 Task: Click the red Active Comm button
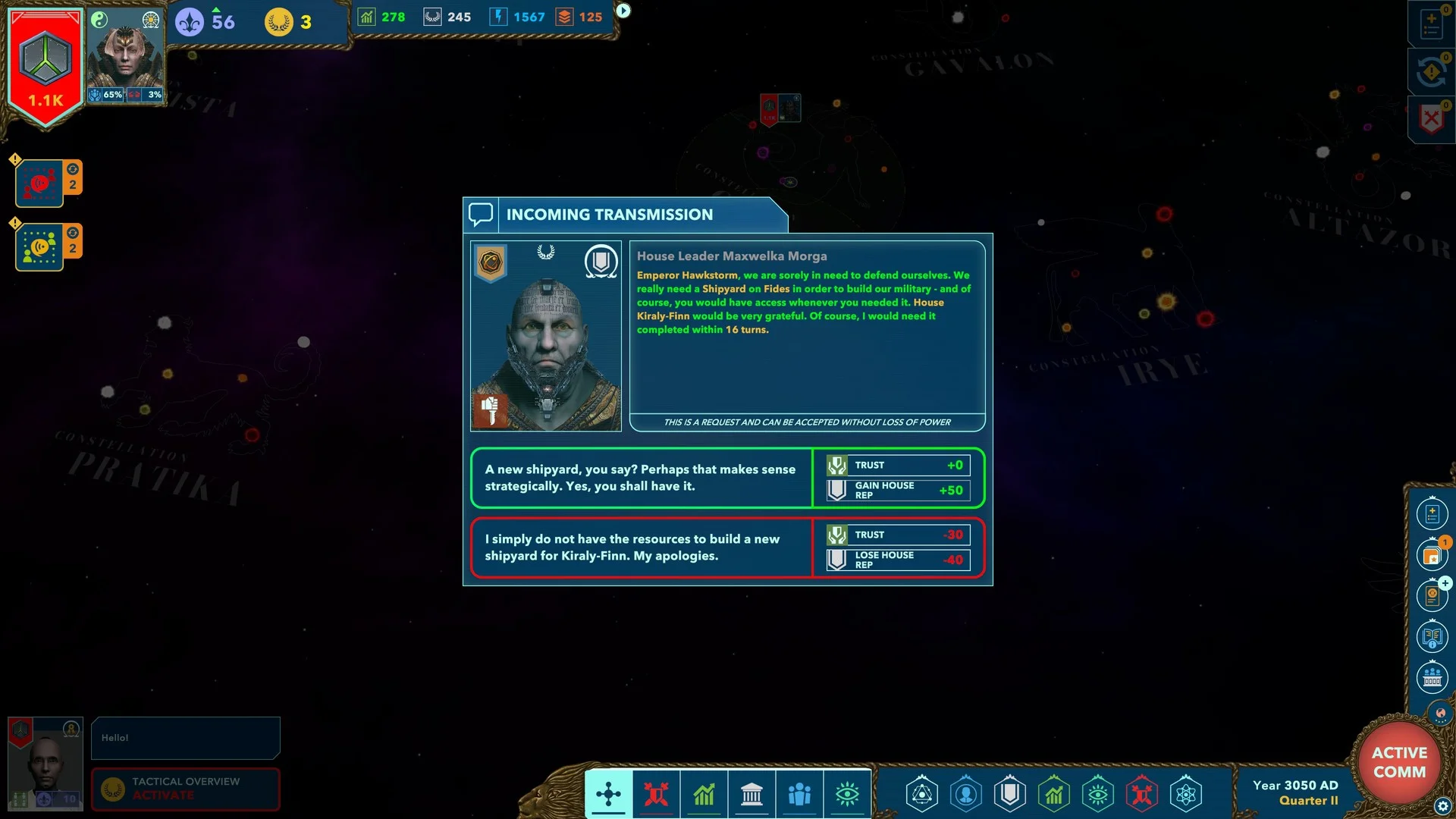point(1398,761)
